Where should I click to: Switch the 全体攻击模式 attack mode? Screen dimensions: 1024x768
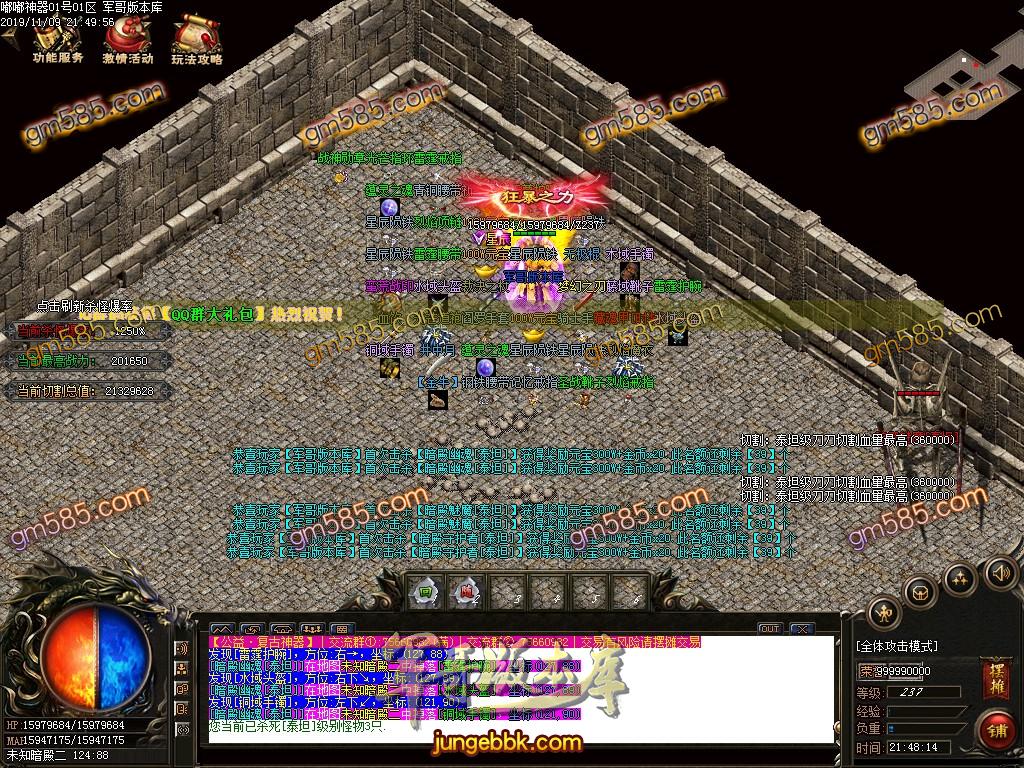point(897,646)
